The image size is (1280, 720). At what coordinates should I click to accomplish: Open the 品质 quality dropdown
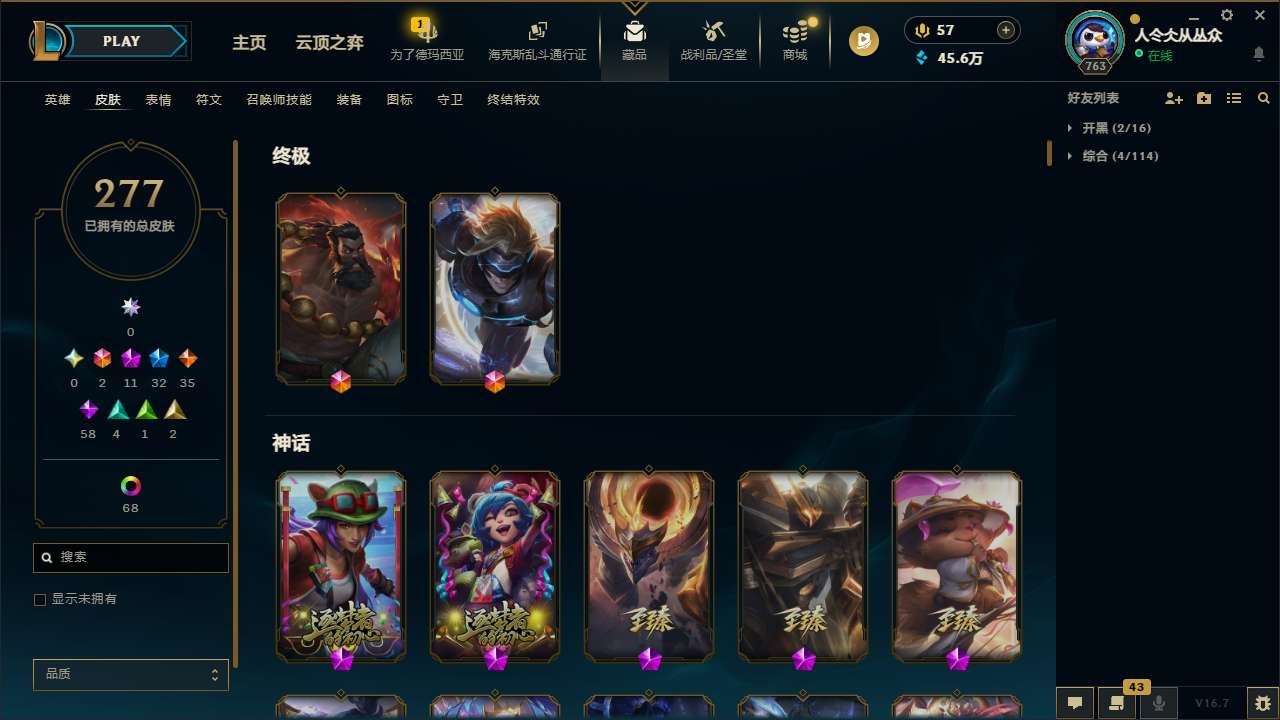[x=130, y=674]
